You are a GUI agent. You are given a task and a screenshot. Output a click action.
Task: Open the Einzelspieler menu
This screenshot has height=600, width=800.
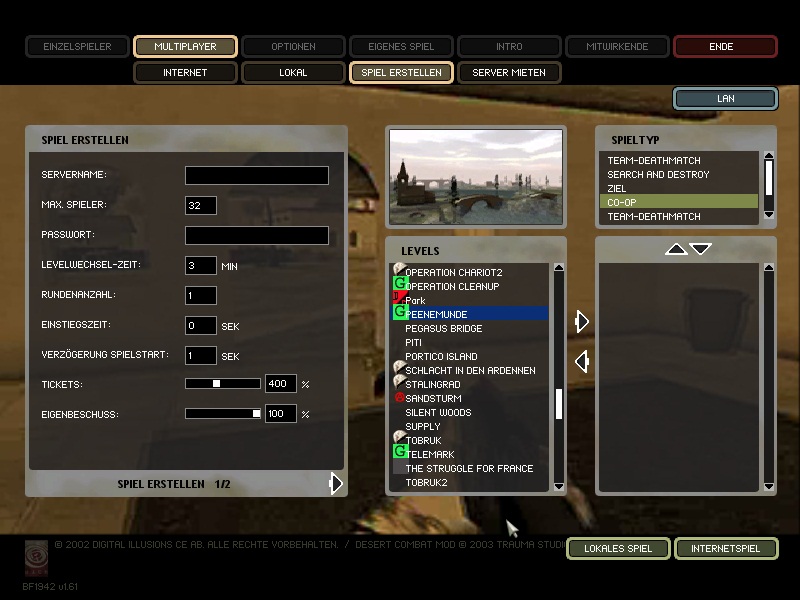pos(77,46)
